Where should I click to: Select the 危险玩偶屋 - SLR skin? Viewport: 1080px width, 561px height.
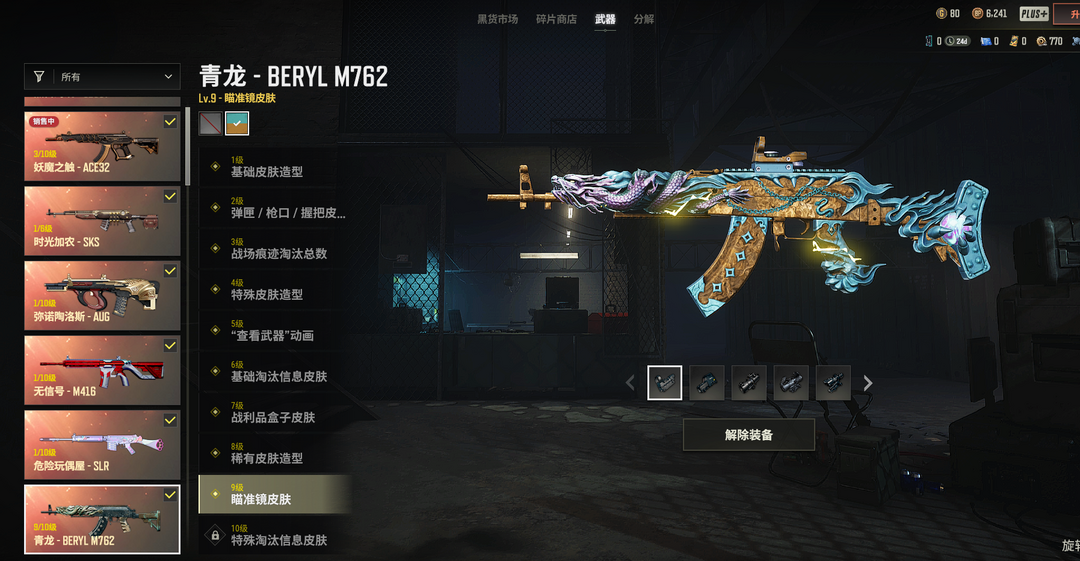(x=102, y=444)
